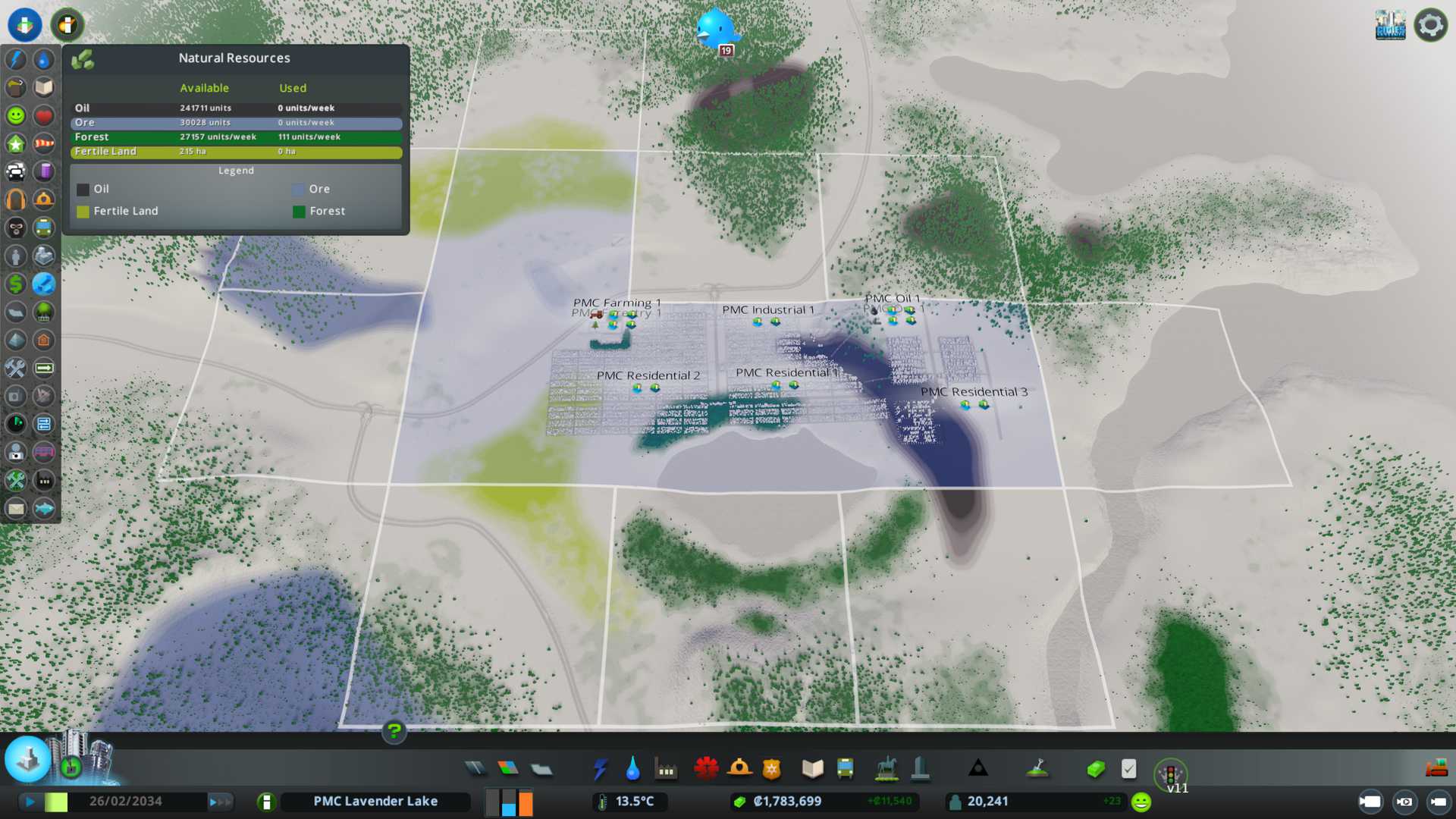Open the Fishing info view
This screenshot has height=819, width=1456.
pos(44,508)
